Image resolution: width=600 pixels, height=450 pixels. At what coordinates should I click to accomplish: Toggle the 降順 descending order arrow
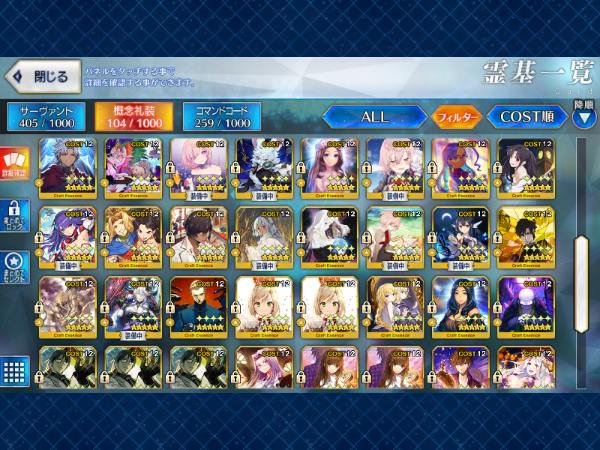click(x=585, y=116)
